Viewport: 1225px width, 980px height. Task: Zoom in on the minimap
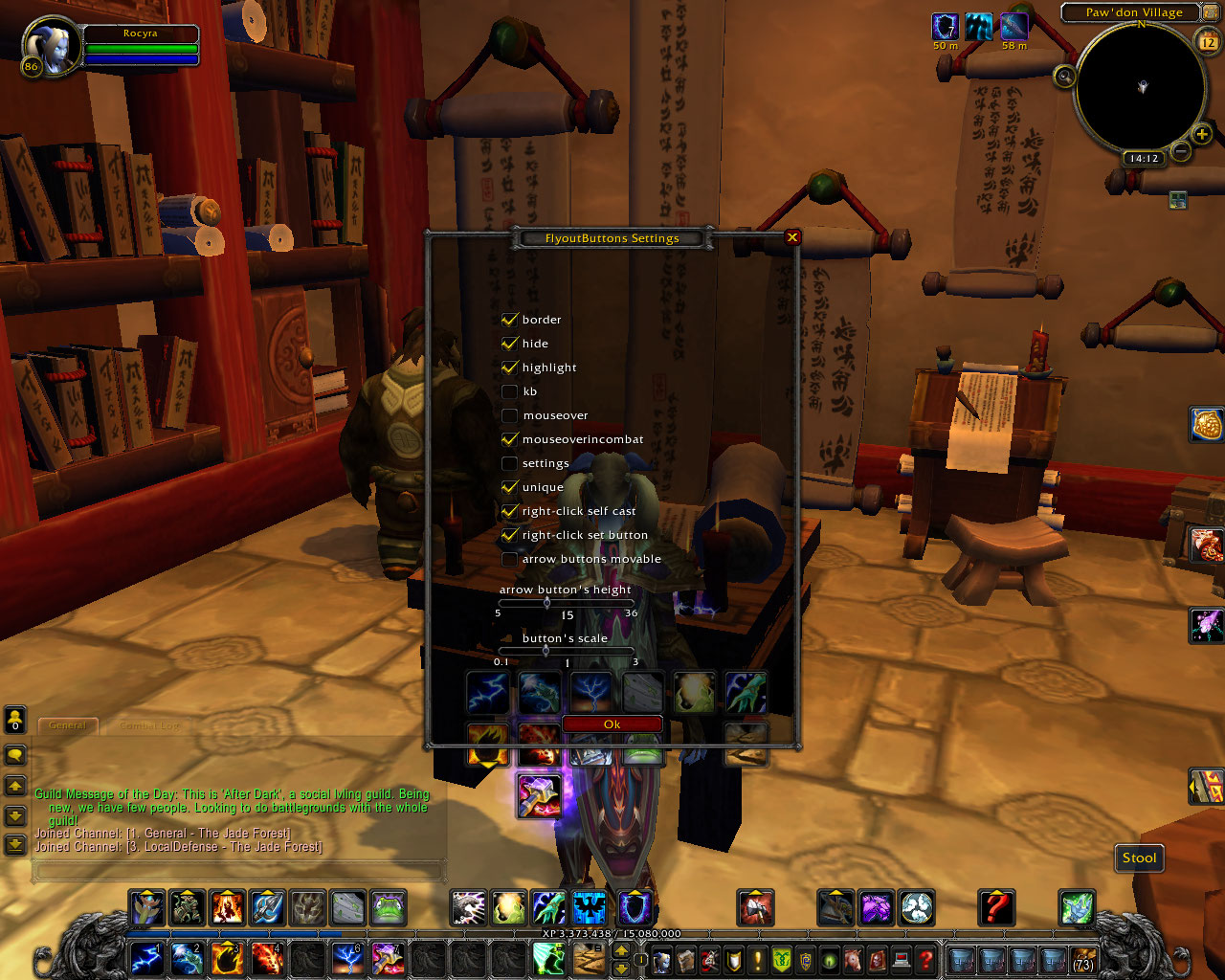coord(1202,134)
